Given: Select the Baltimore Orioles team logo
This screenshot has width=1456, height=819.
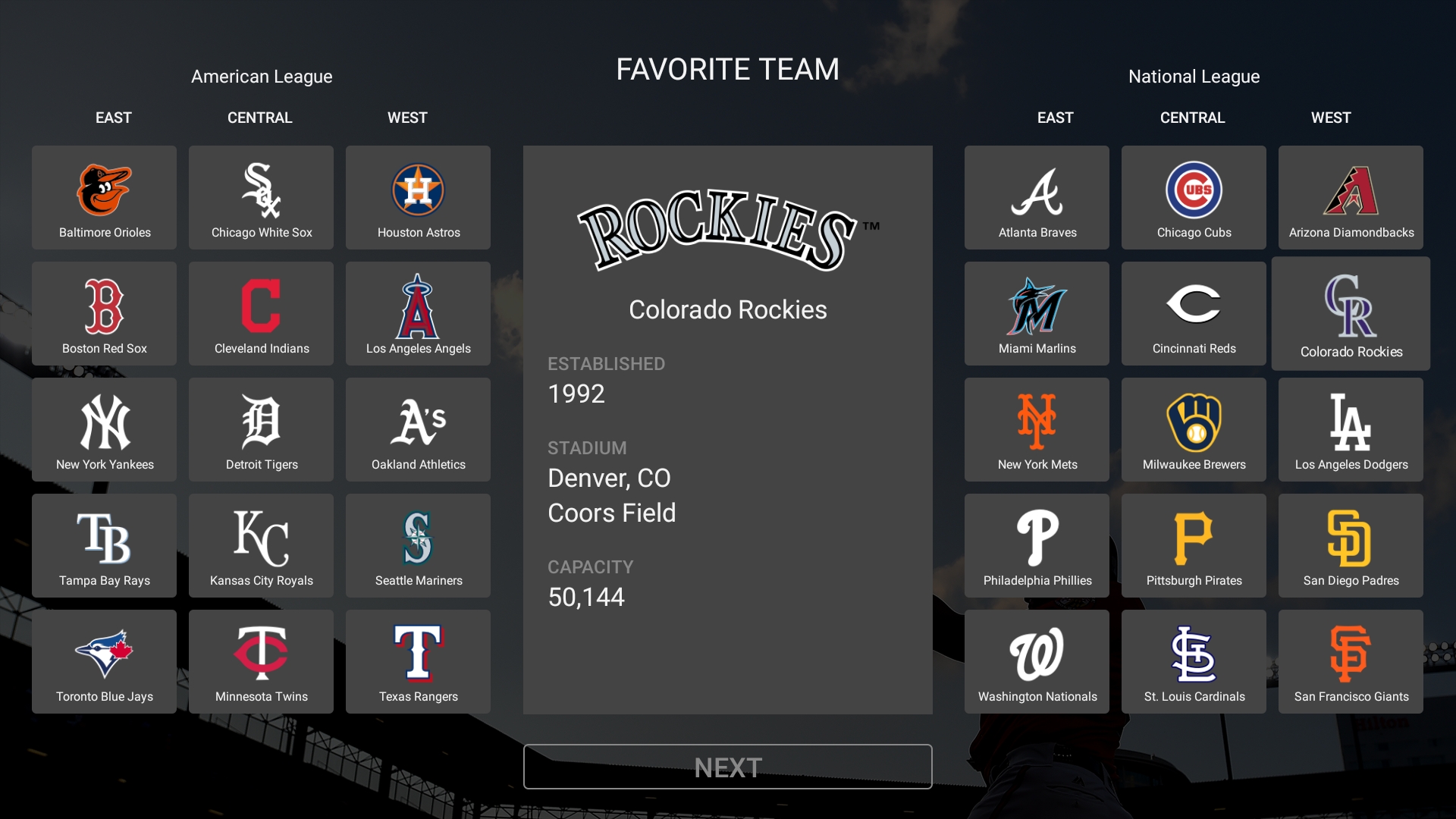Looking at the screenshot, I should (x=104, y=192).
